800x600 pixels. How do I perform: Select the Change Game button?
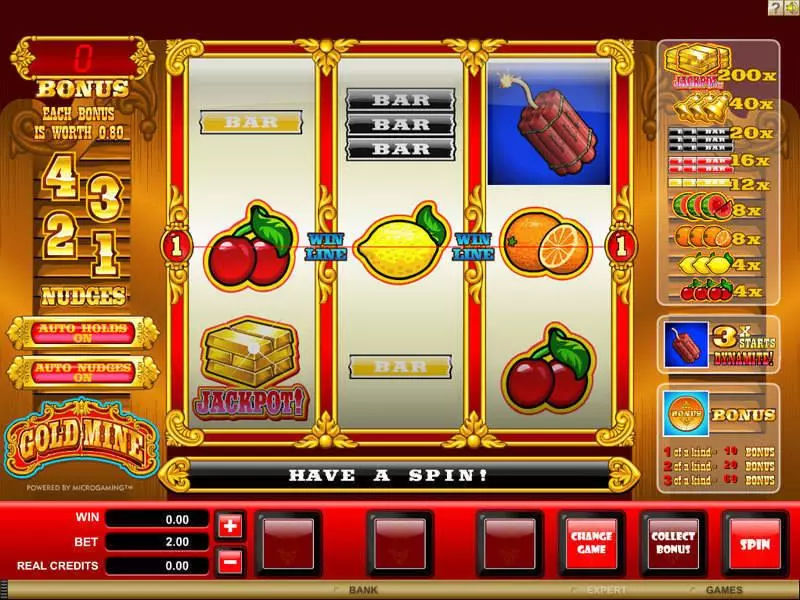(592, 543)
